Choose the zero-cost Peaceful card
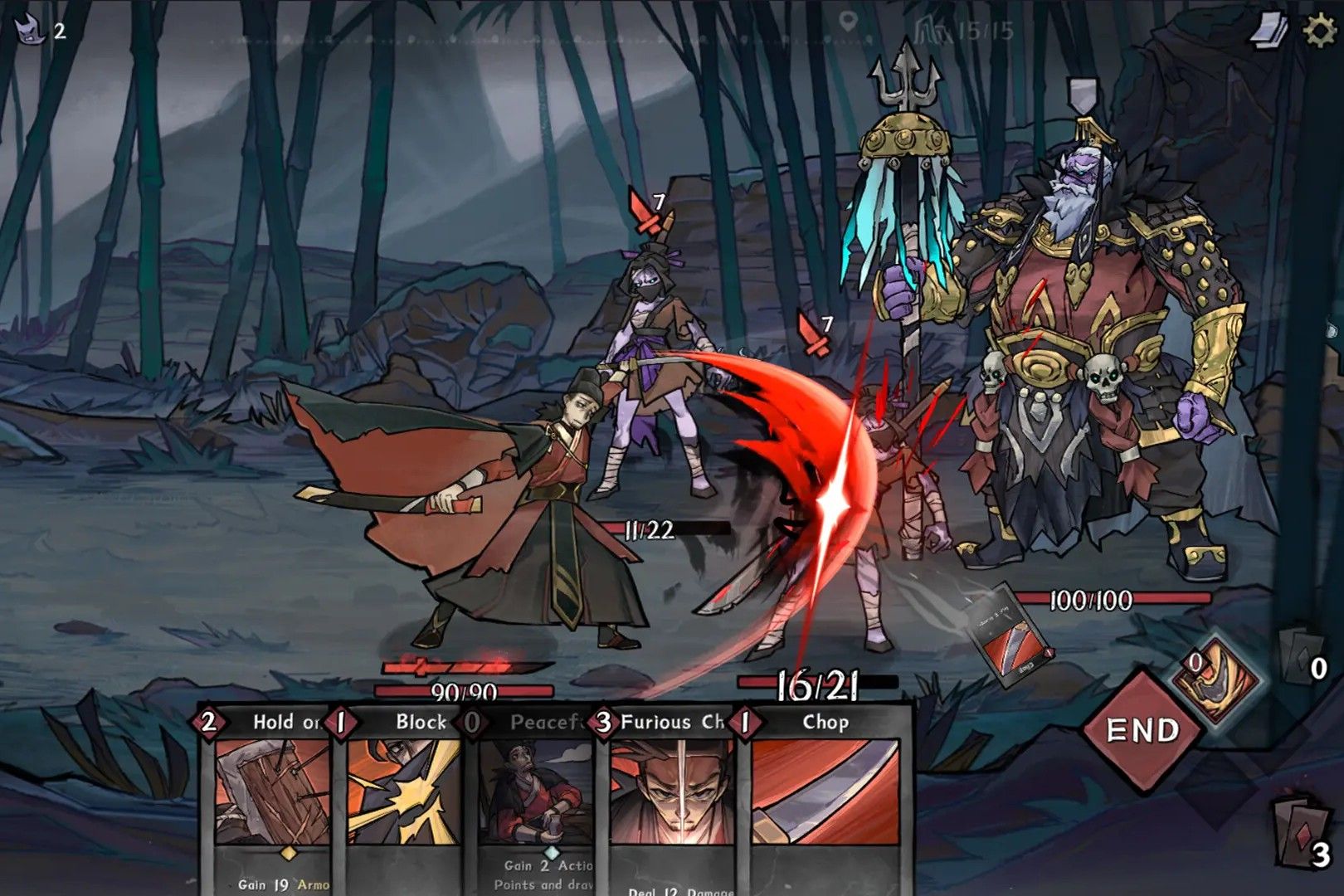This screenshot has width=1344, height=896. [535, 796]
